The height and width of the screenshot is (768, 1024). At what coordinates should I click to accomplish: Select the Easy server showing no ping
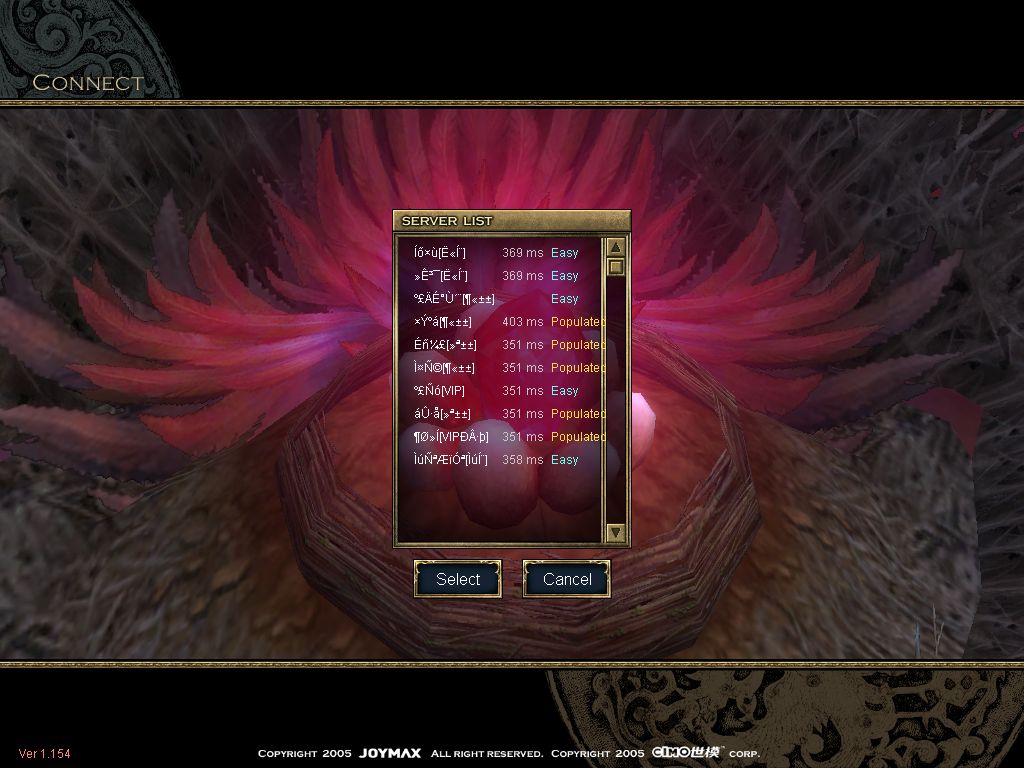coord(500,299)
